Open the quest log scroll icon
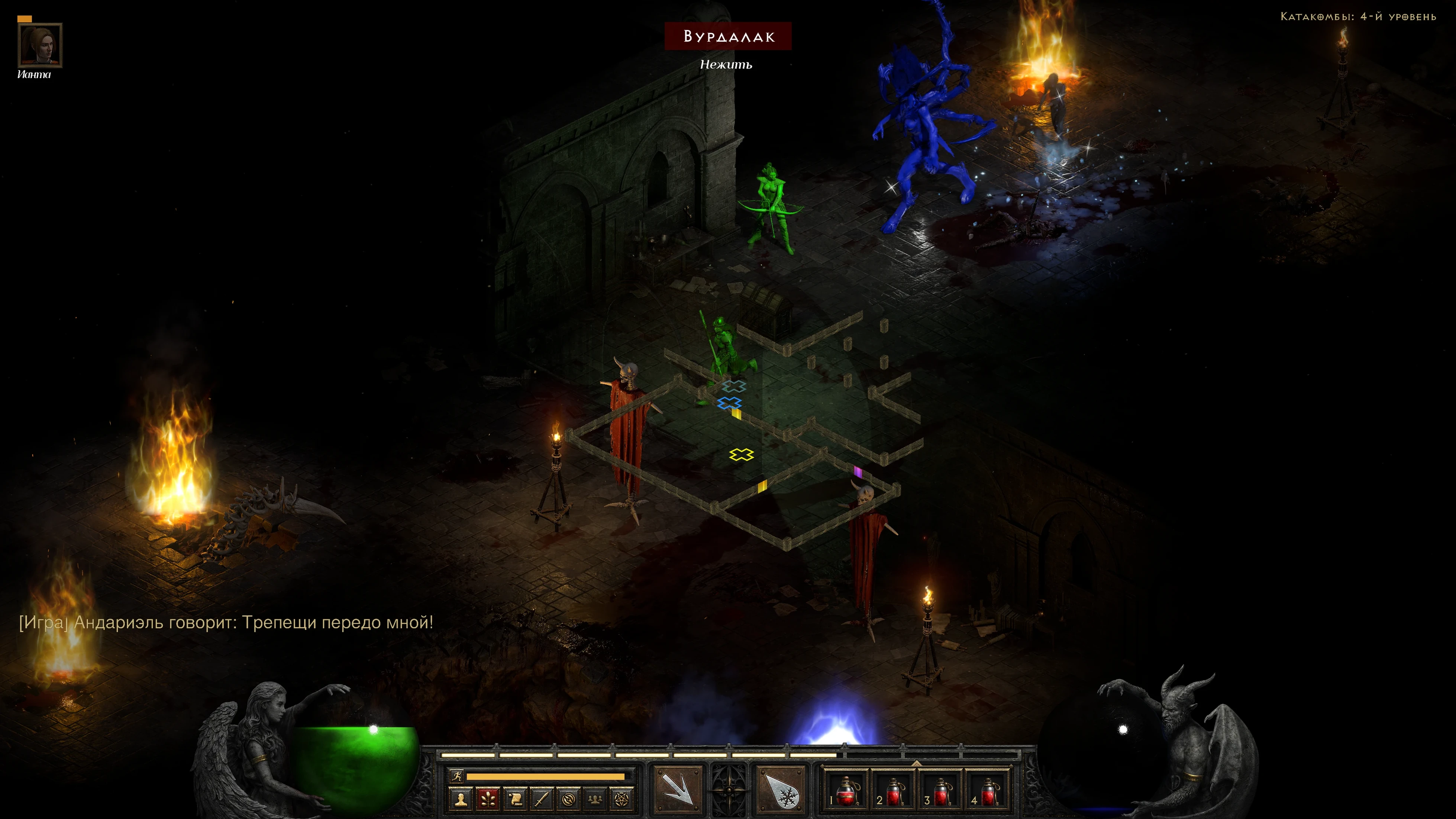 (x=515, y=799)
